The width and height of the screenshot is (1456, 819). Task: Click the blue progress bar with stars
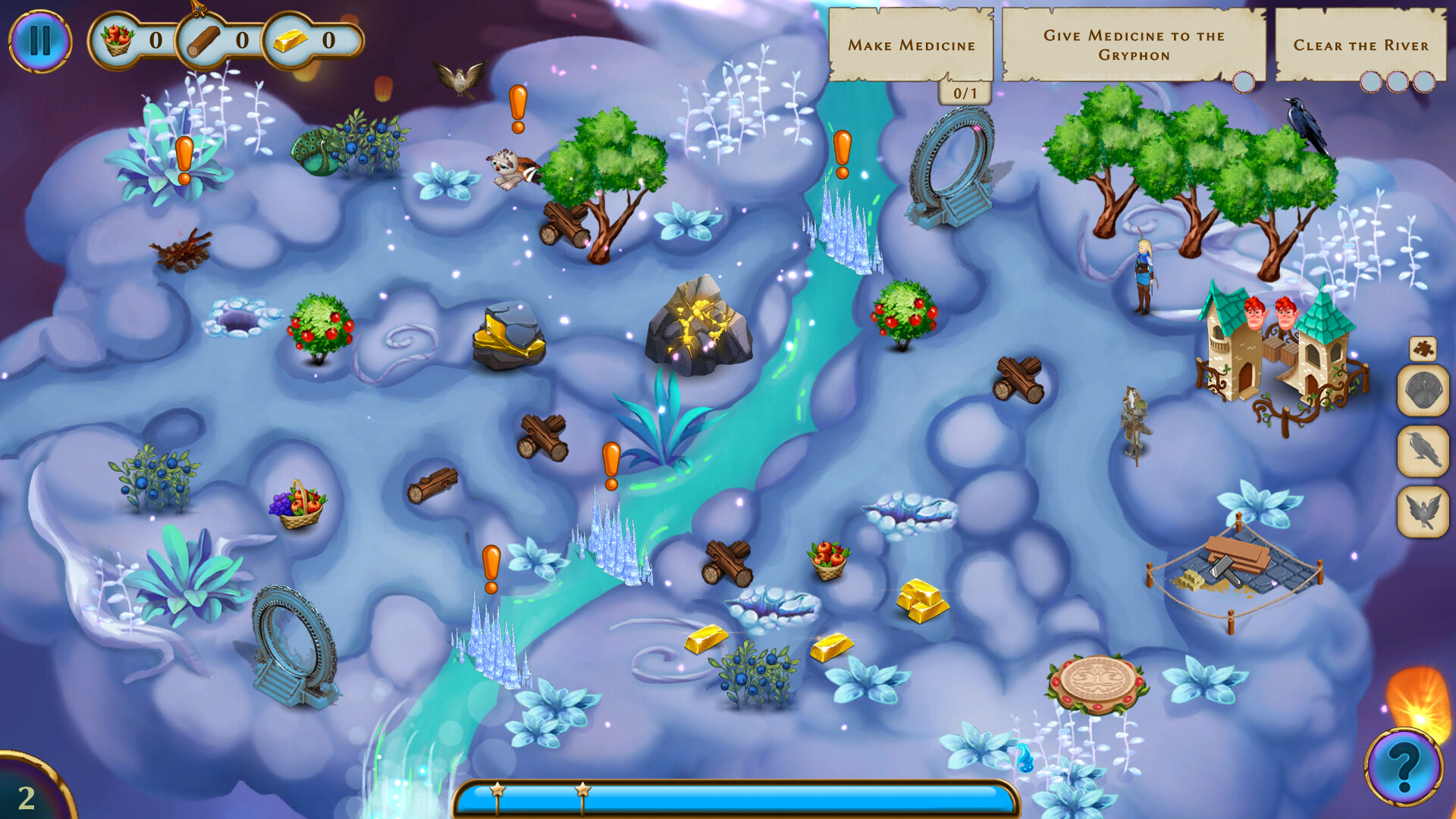734,799
